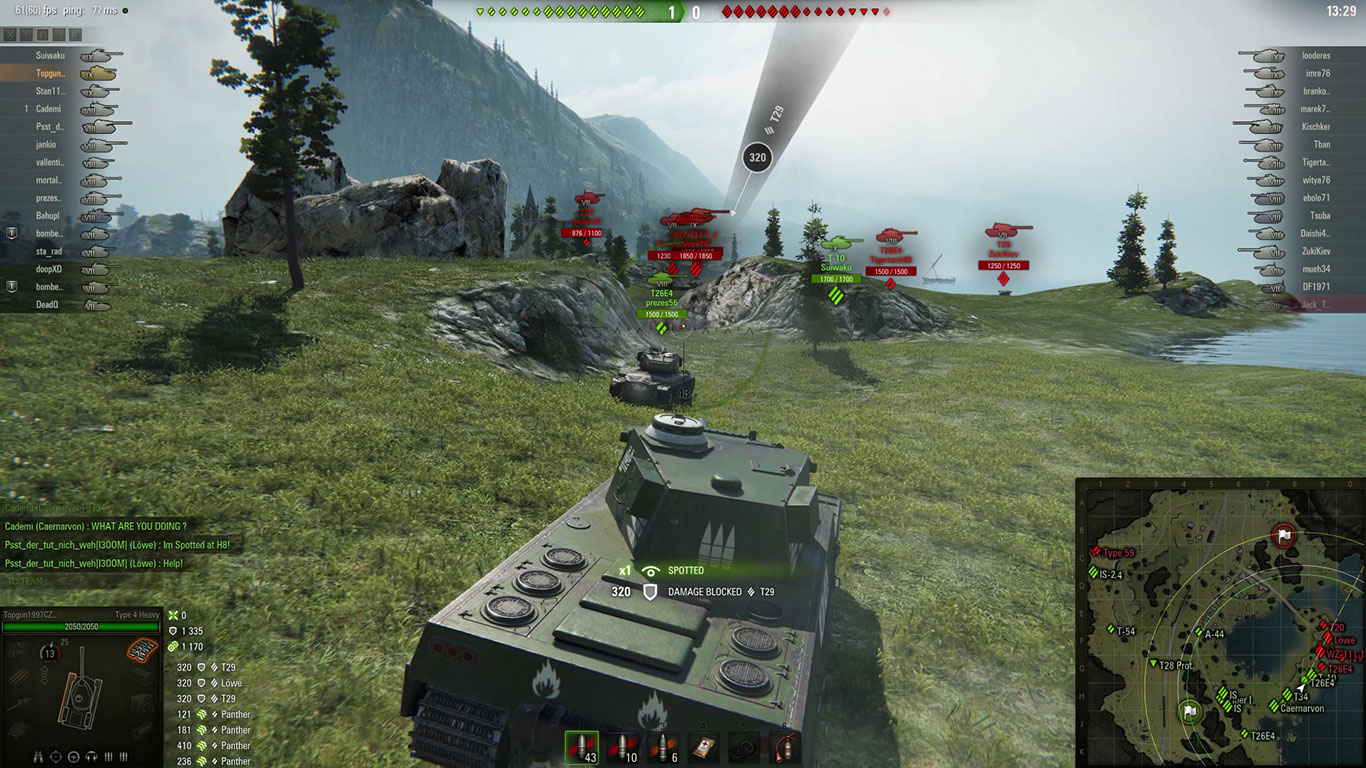This screenshot has height=768, width=1366.
Task: Switch to HE shells in ammo slot 3
Action: pos(663,747)
